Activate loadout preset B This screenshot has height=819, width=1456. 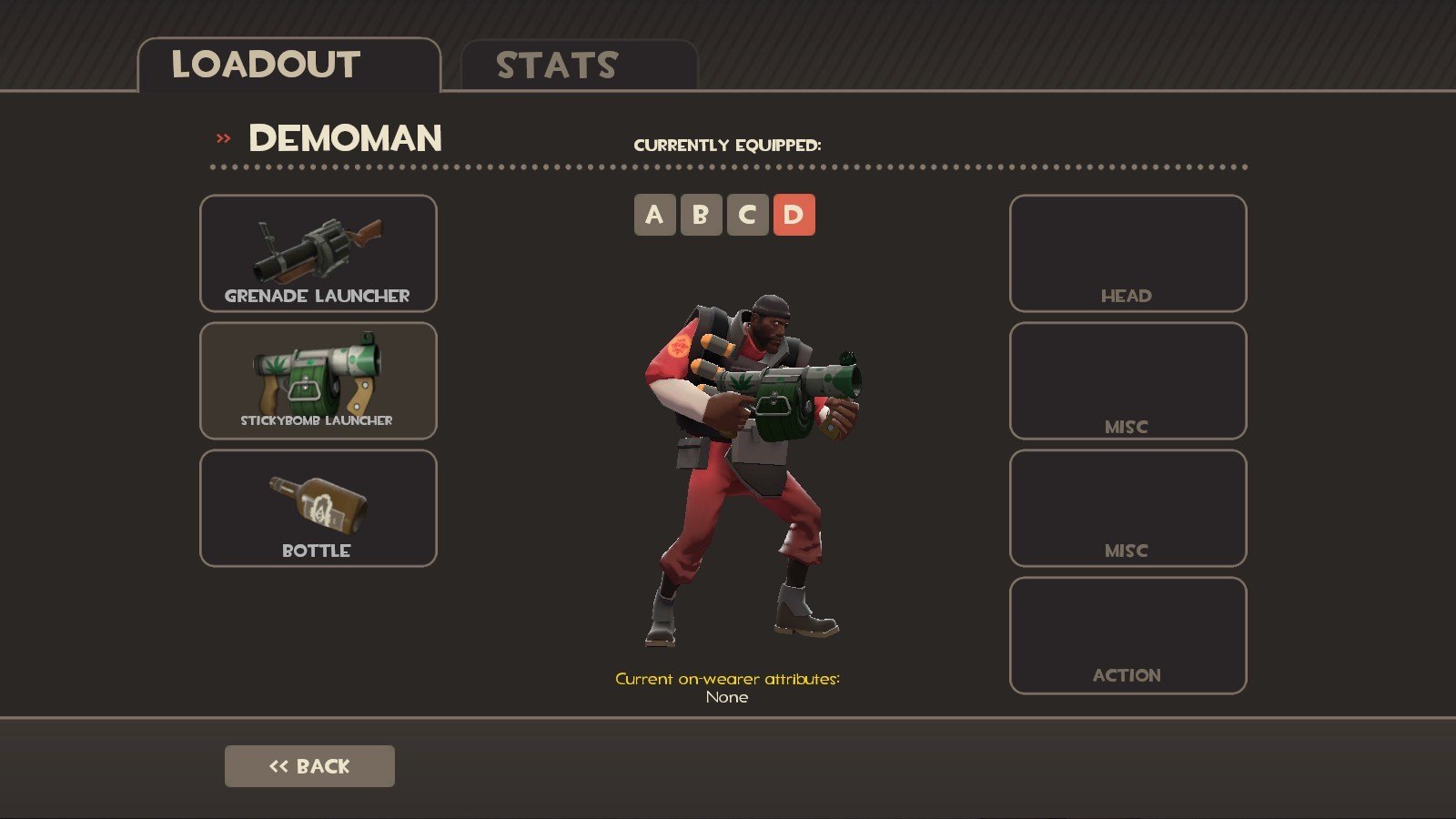click(701, 215)
